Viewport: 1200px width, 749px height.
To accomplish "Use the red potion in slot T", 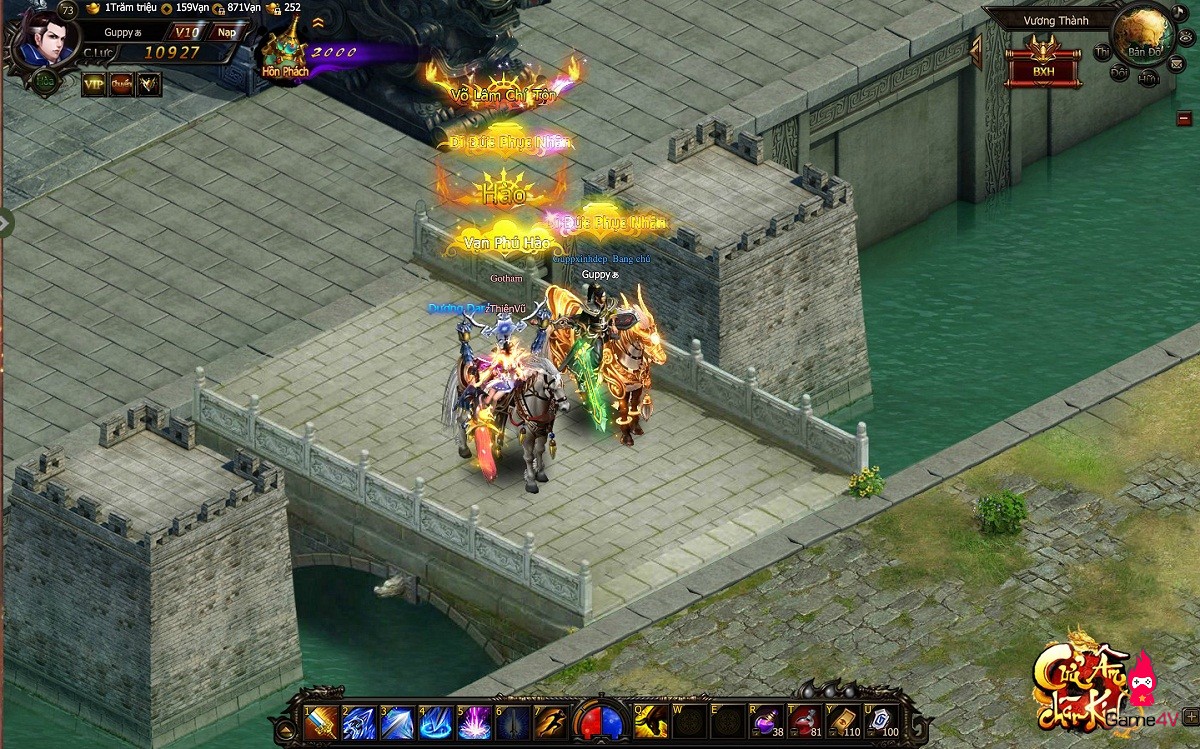I will tap(804, 721).
